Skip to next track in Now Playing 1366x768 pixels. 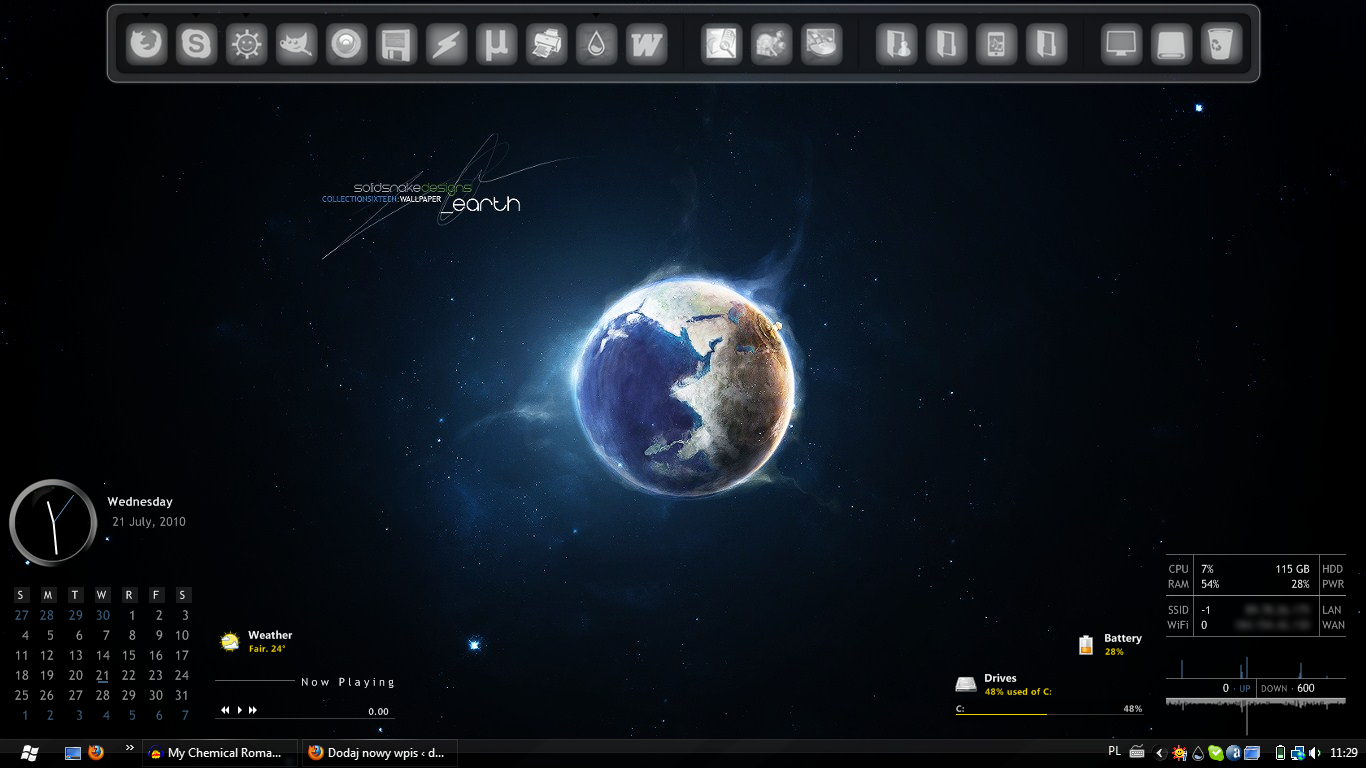pos(253,710)
